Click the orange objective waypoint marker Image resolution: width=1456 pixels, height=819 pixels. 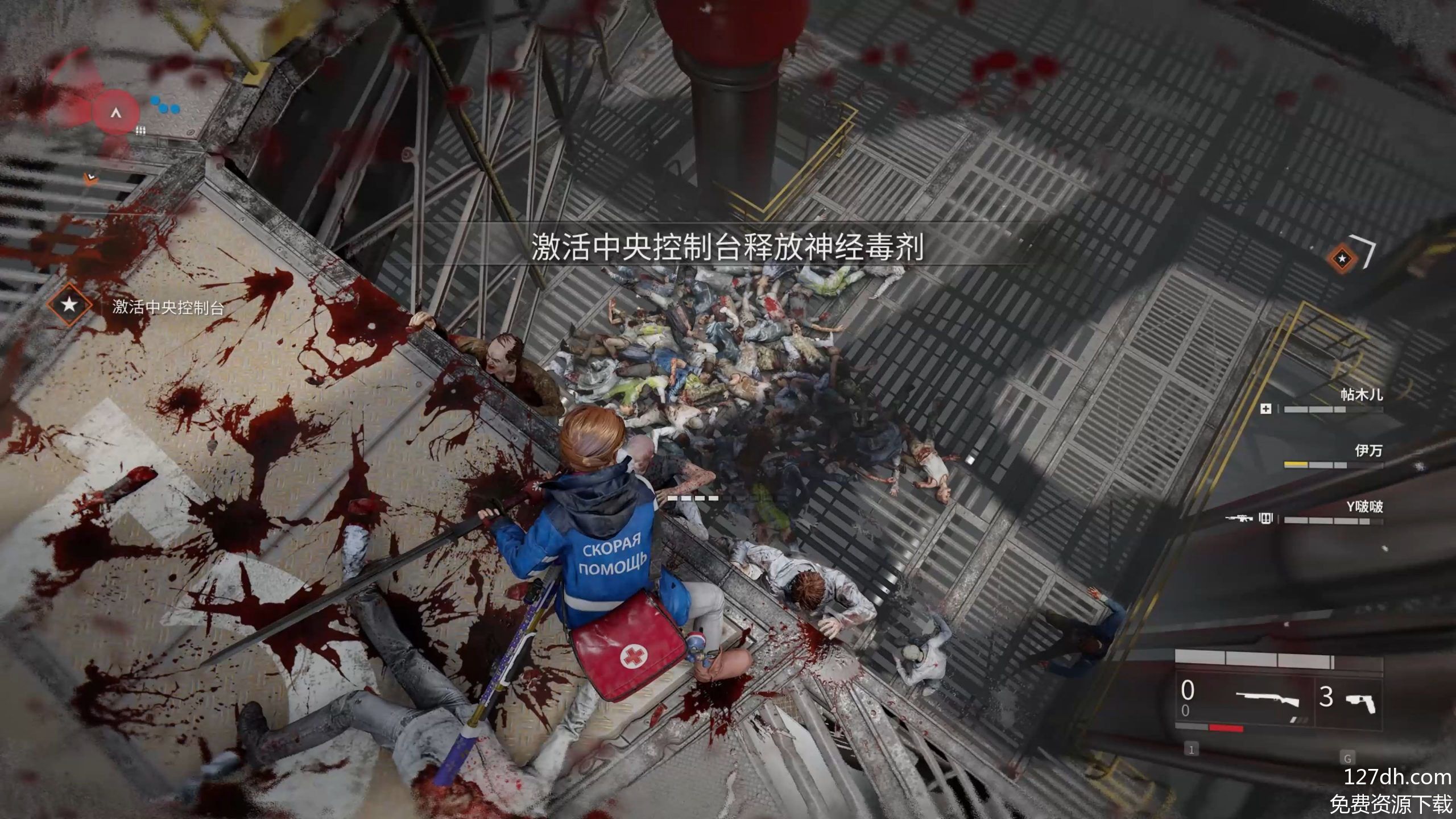[1343, 259]
